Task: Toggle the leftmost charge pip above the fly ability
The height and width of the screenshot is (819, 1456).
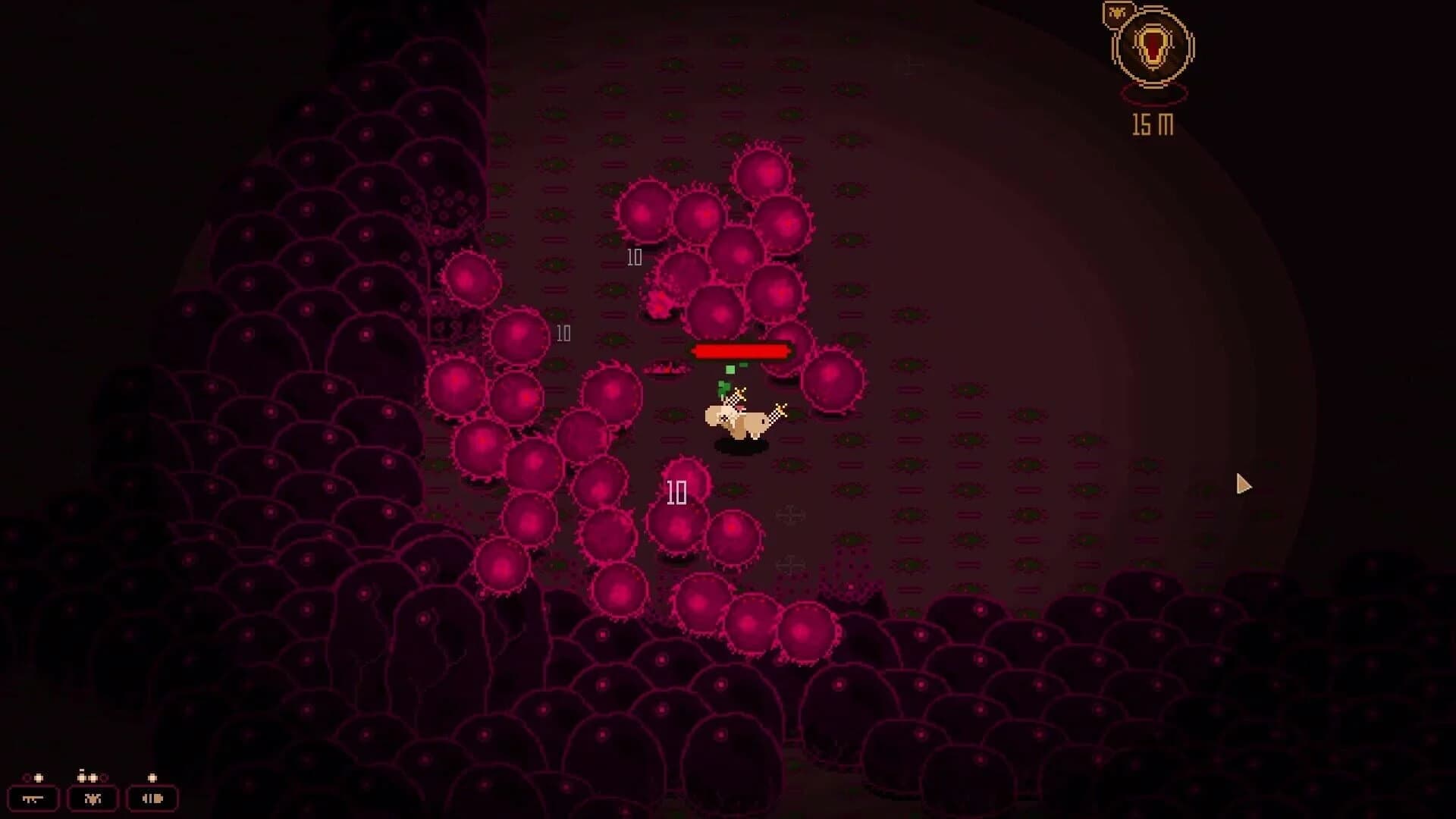Action: pyautogui.click(x=81, y=777)
